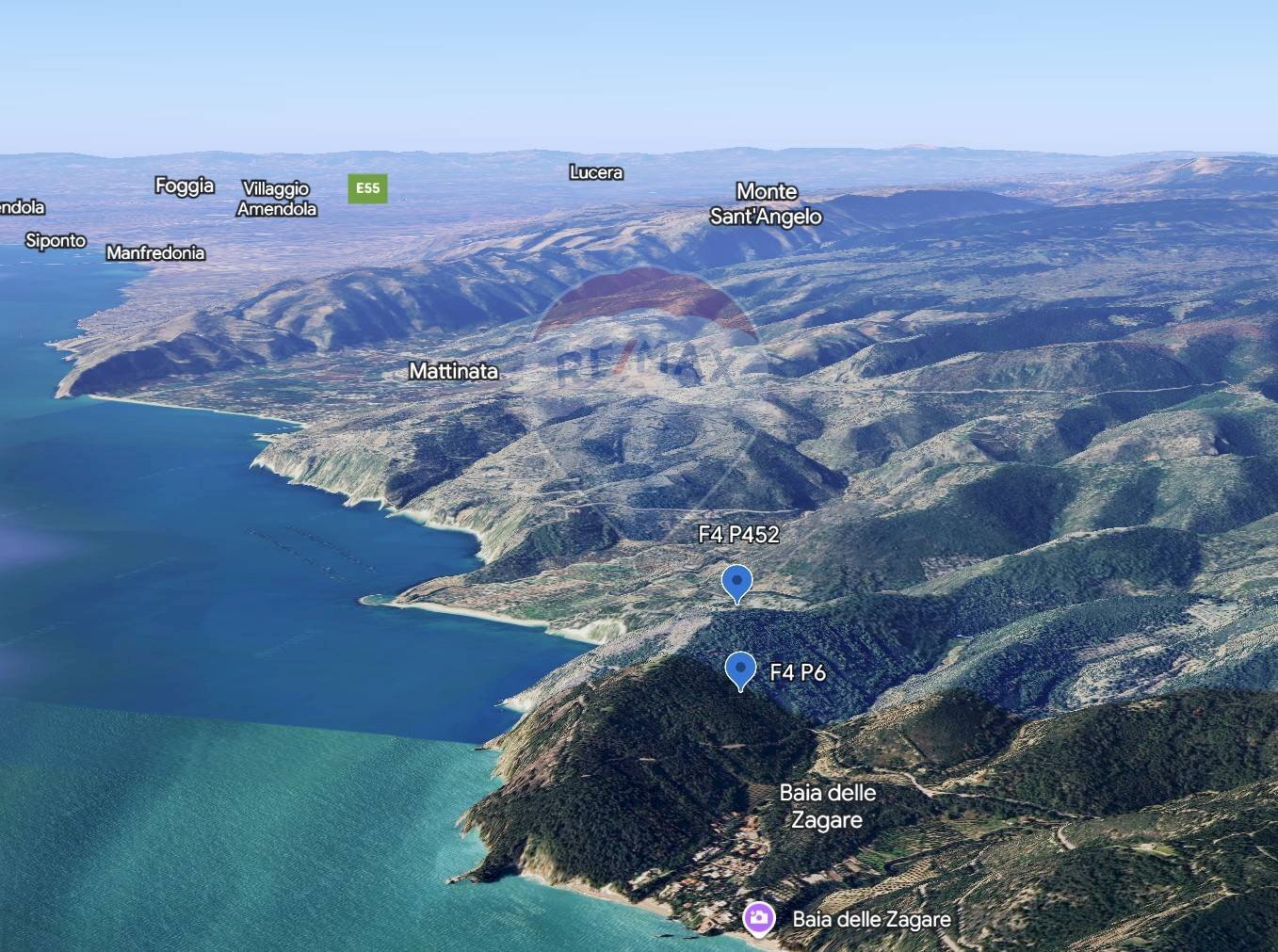
Task: Choose the Foggia city label
Action: coord(185,186)
